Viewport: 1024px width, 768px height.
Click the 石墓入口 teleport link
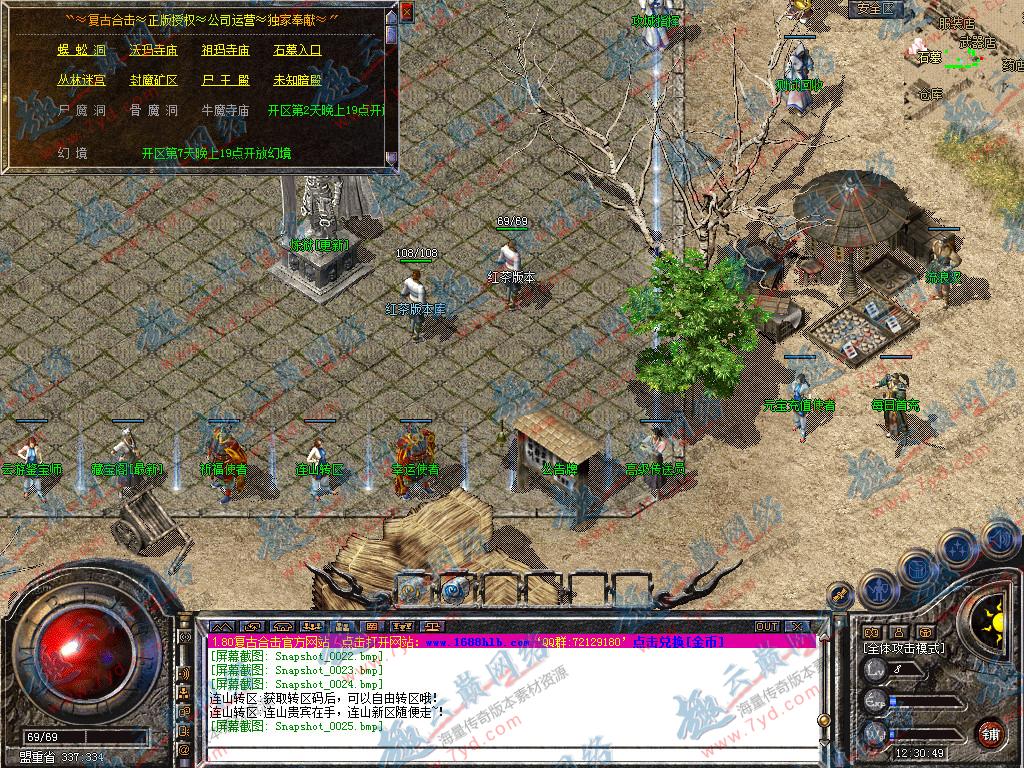pyautogui.click(x=297, y=49)
